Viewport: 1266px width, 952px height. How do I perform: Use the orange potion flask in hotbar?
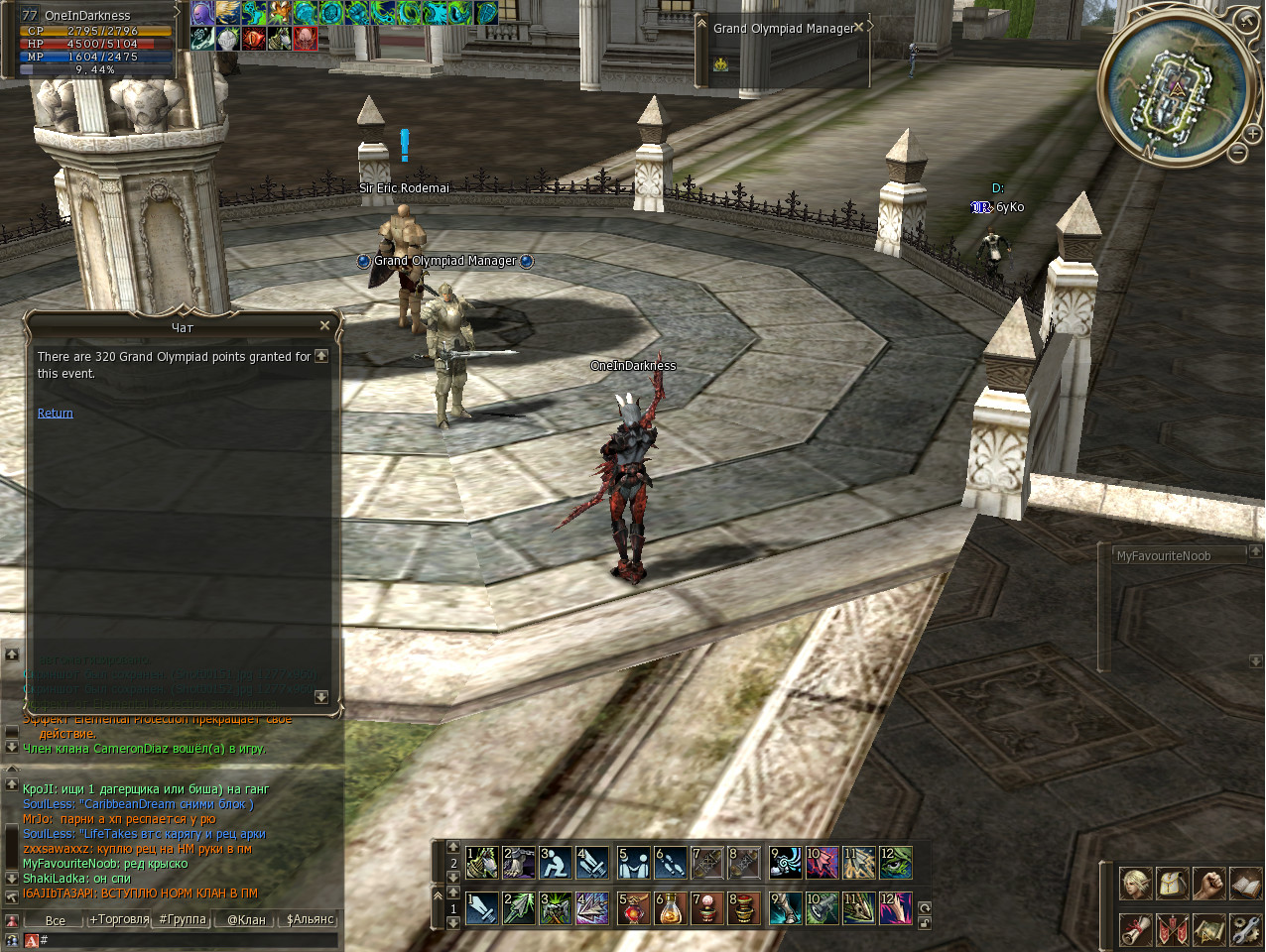pyautogui.click(x=670, y=908)
